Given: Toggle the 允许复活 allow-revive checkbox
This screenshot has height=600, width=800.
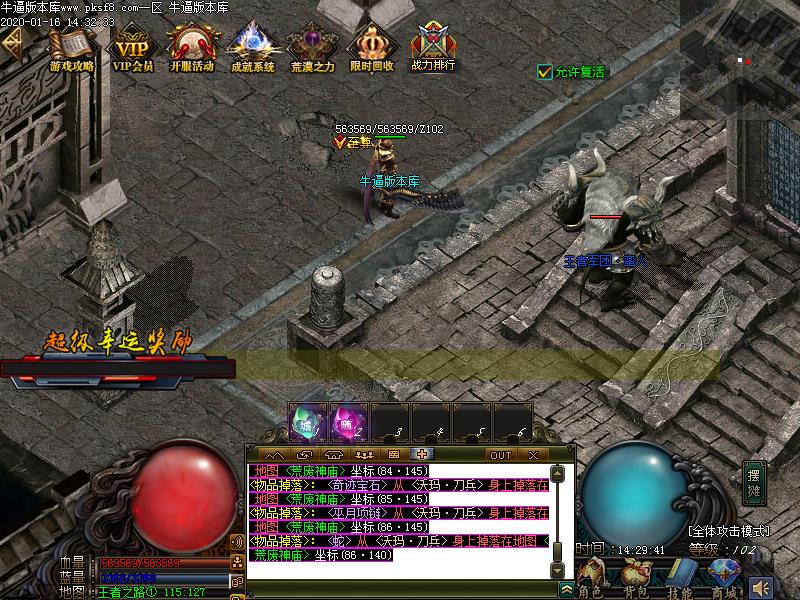Looking at the screenshot, I should pyautogui.click(x=545, y=72).
